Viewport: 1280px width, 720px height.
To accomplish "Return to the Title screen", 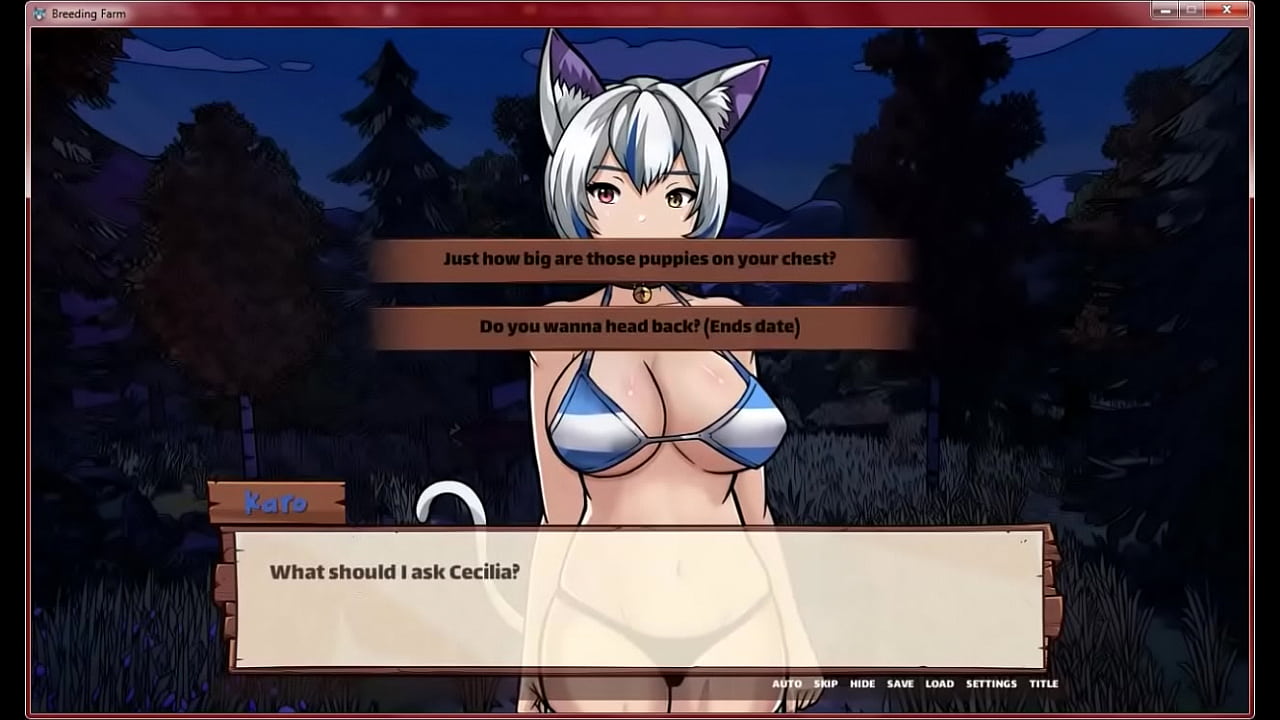I will tap(1043, 684).
